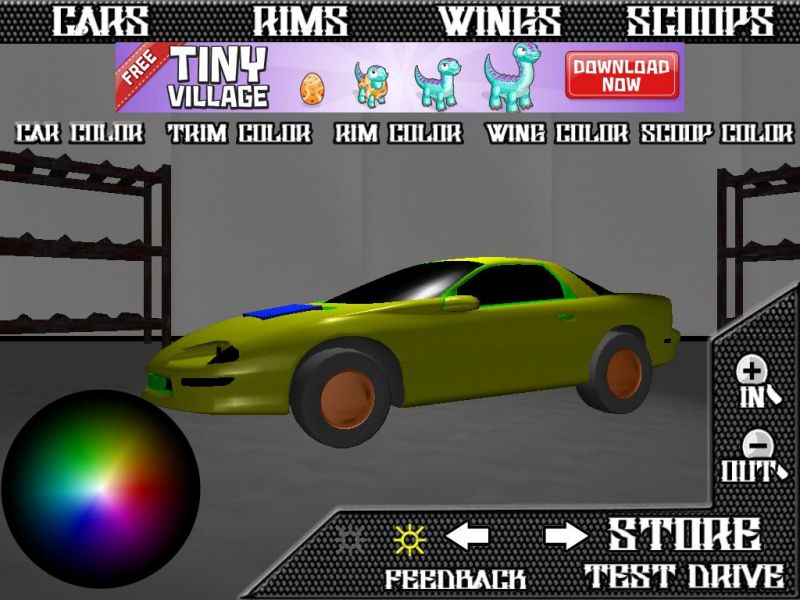Start a Test Drive
This screenshot has height=600, width=800.
click(684, 576)
